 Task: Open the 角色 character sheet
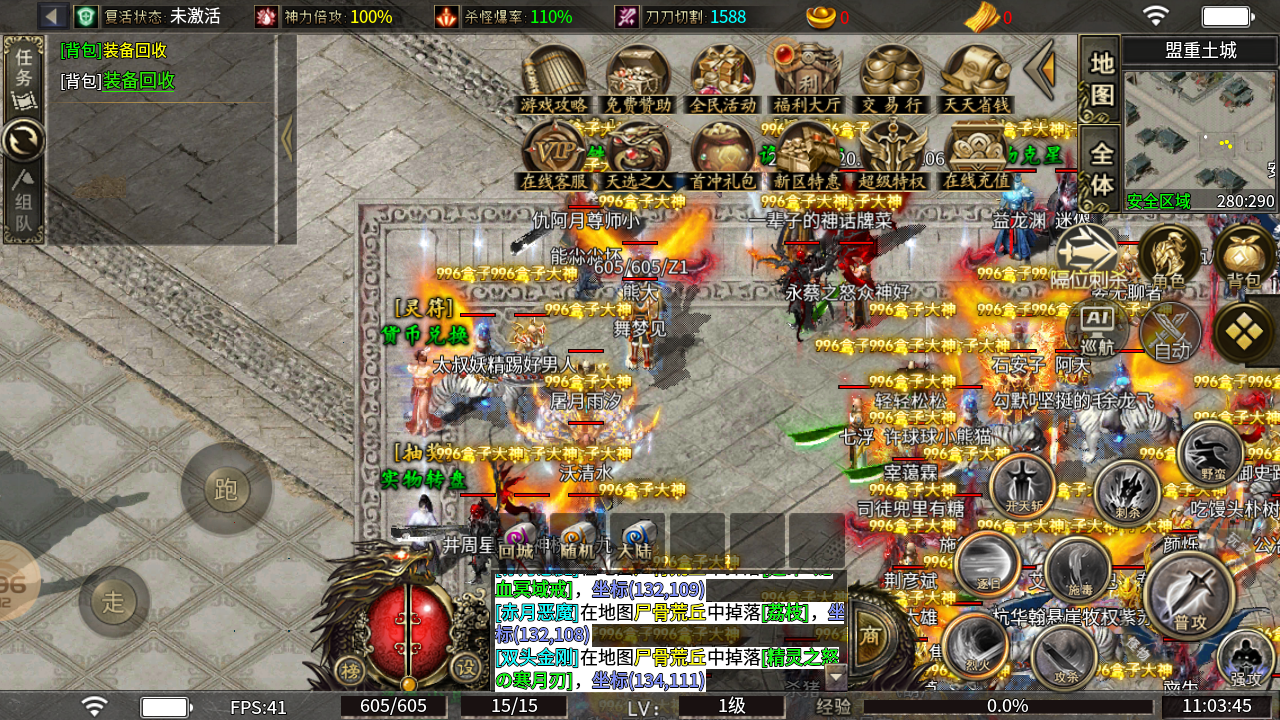pos(1168,255)
